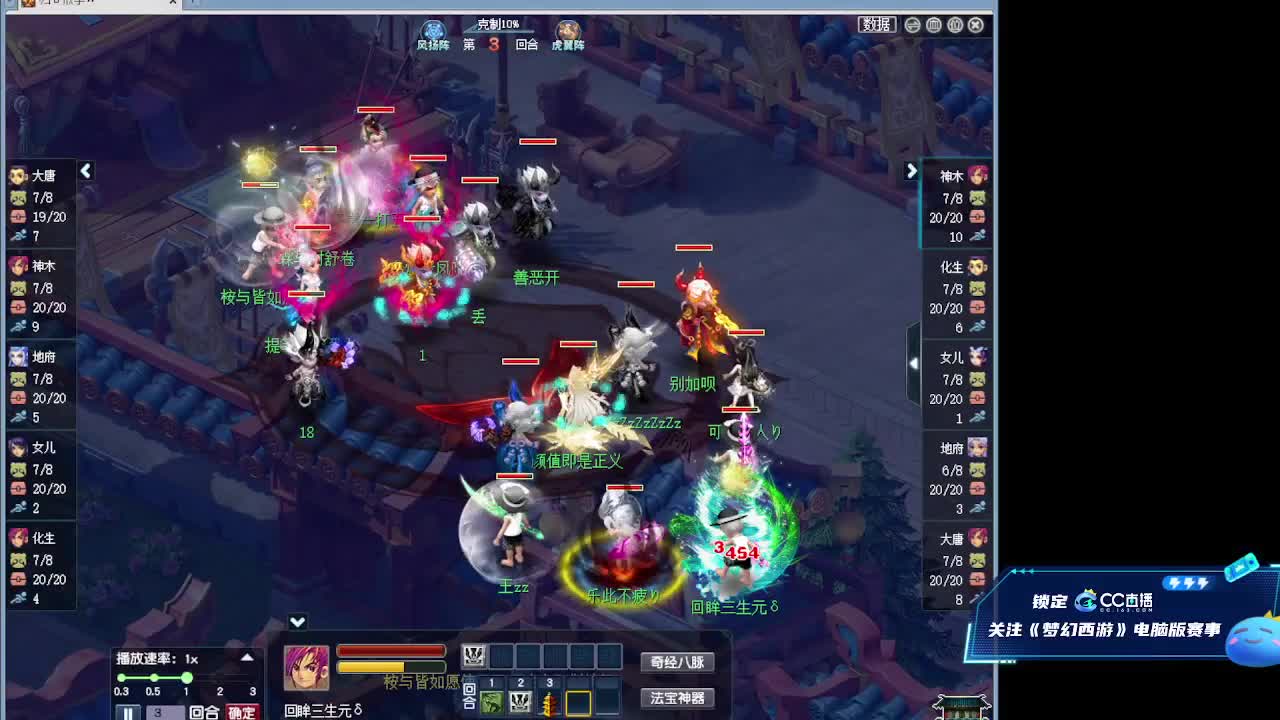The width and height of the screenshot is (1280, 720).
Task: Select the green skill icon under round 1
Action: [x=490, y=702]
